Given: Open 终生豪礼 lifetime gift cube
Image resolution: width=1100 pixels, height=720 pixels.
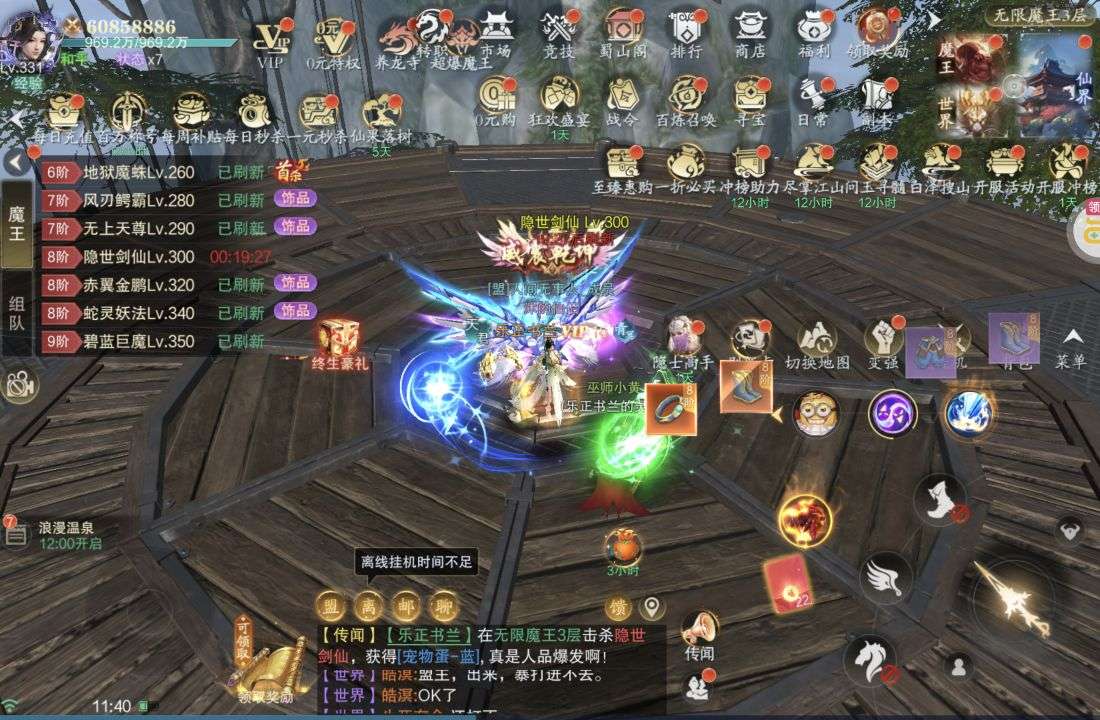Looking at the screenshot, I should click(x=340, y=345).
